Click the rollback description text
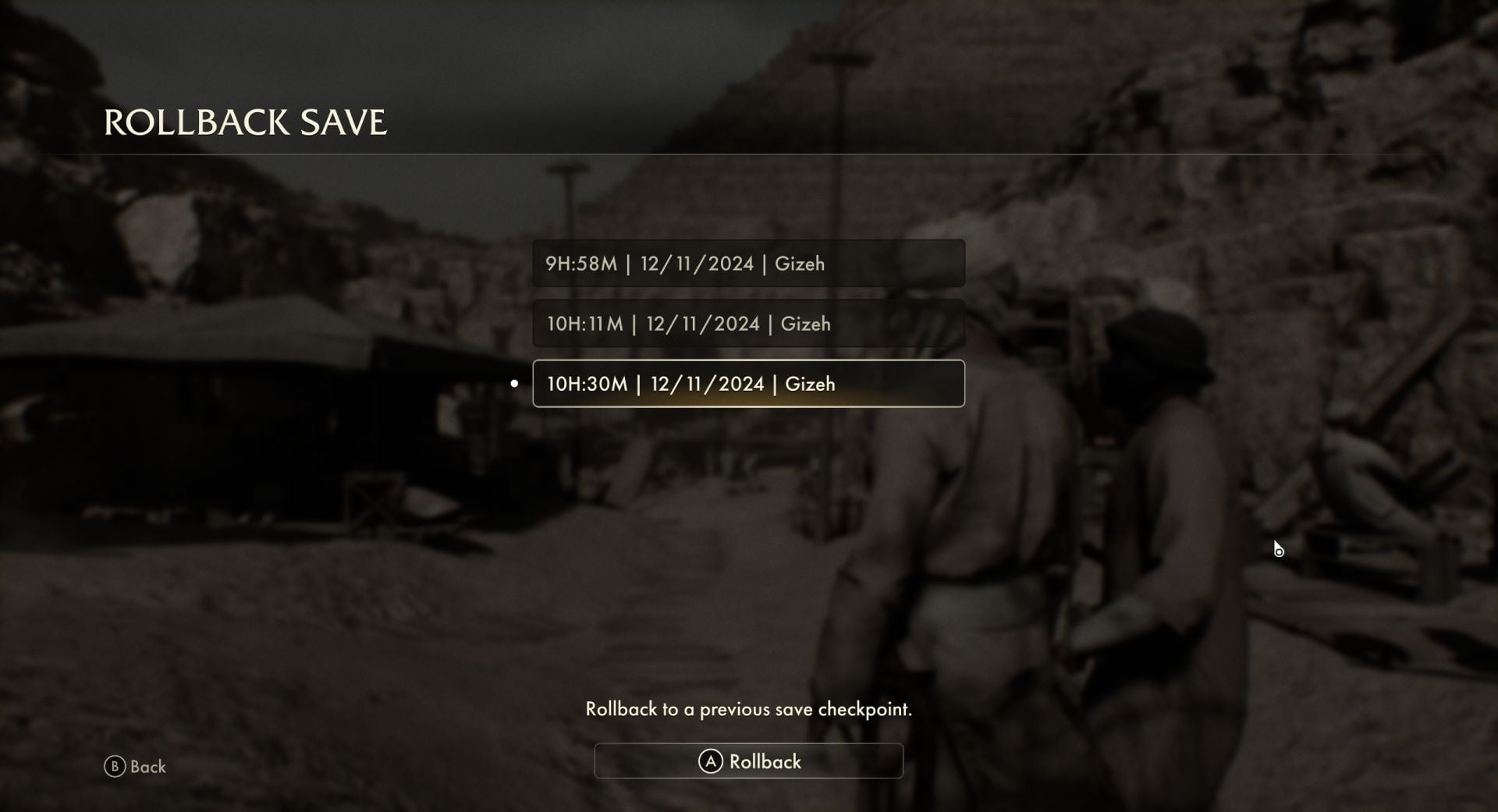 coord(748,710)
